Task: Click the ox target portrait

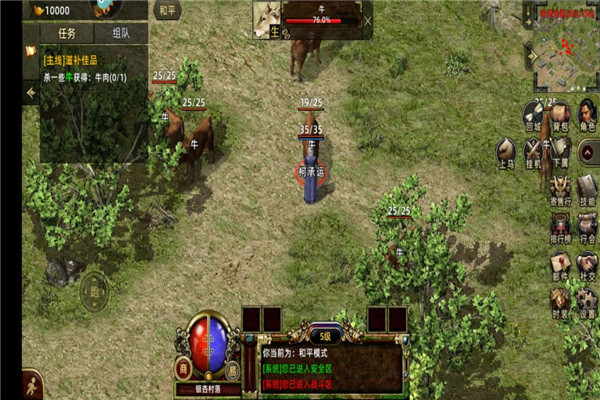Action: click(269, 19)
